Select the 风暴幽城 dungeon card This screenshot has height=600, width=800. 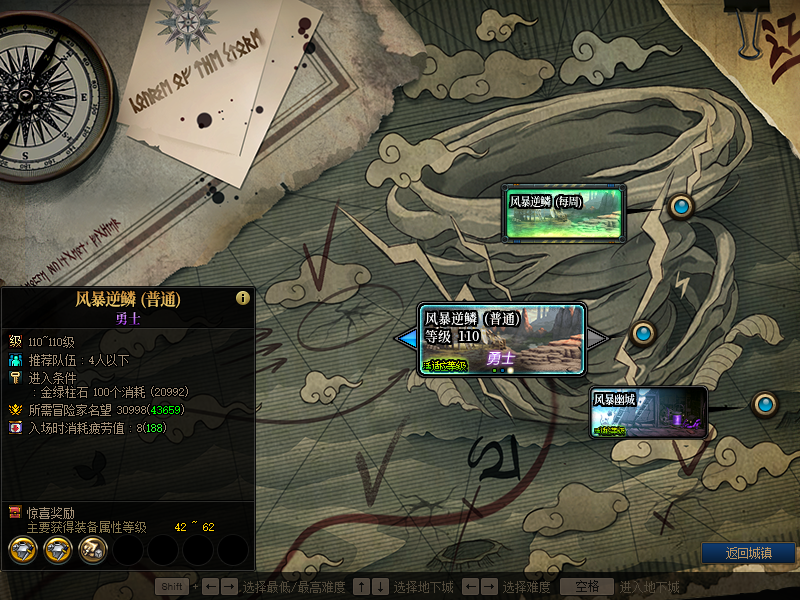tap(648, 412)
